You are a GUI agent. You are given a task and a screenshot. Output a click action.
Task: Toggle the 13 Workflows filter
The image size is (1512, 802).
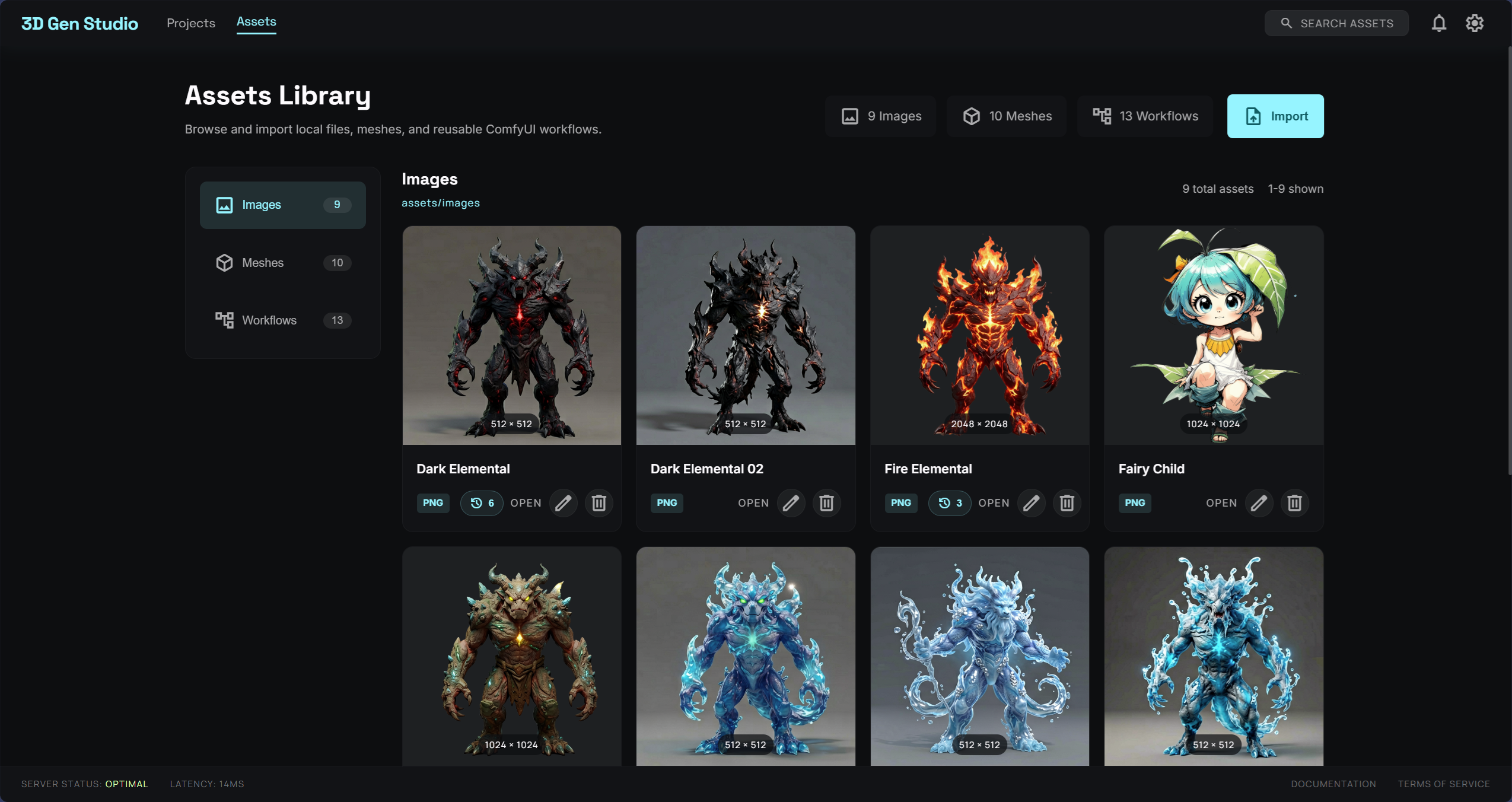coord(1144,116)
